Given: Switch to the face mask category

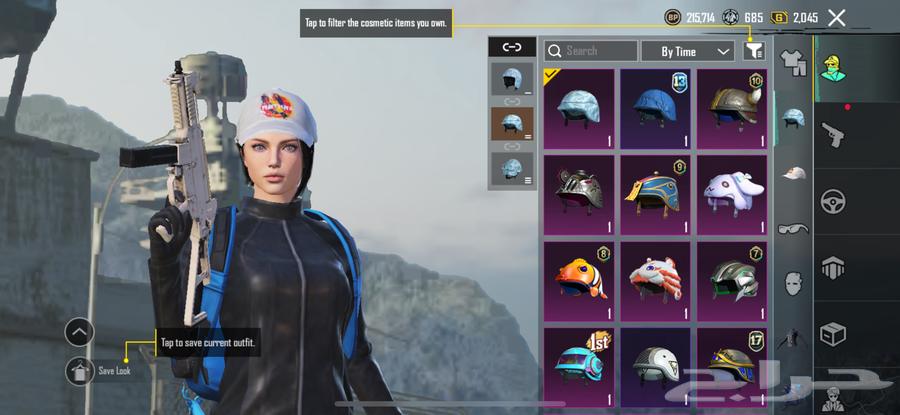Looking at the screenshot, I should coord(792,283).
